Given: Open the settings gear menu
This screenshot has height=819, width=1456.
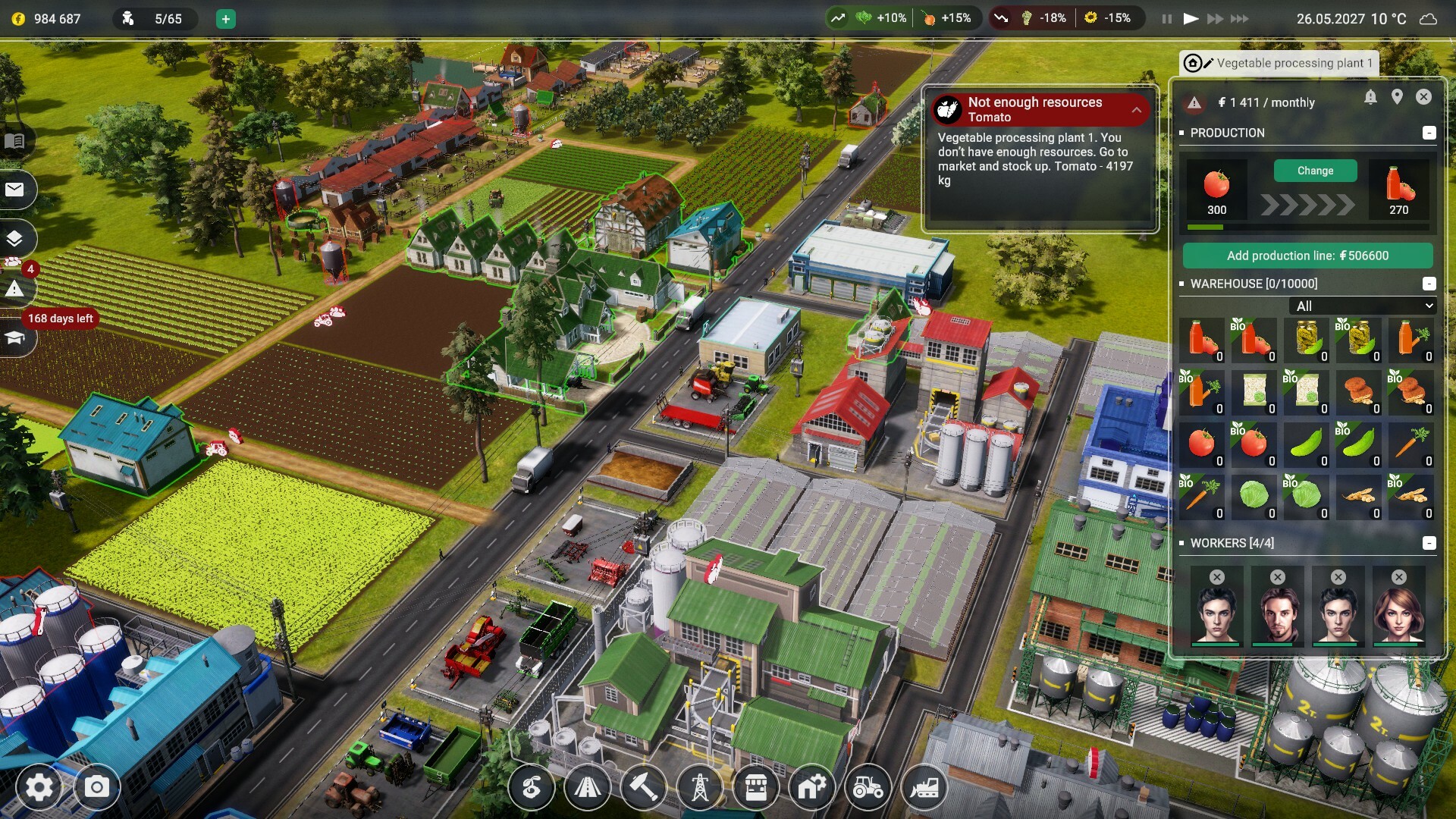Looking at the screenshot, I should click(x=39, y=788).
